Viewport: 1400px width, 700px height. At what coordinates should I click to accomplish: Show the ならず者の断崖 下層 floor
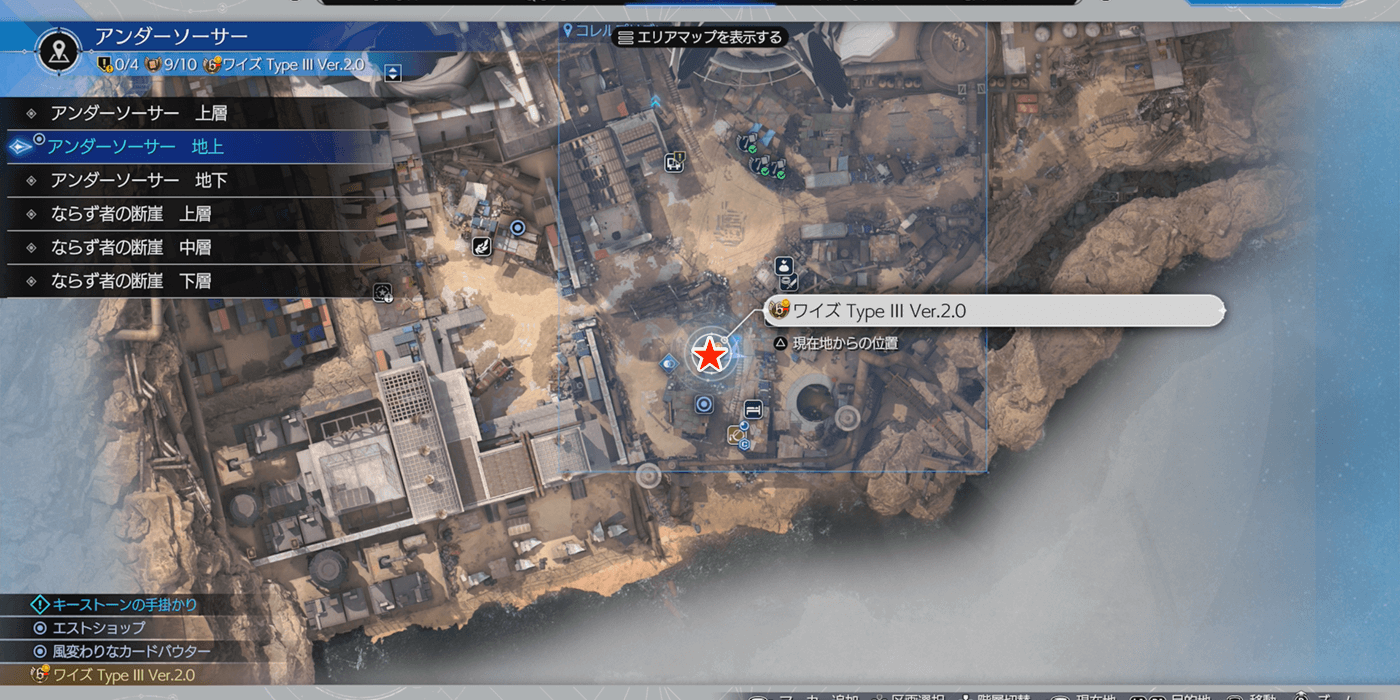click(x=131, y=281)
